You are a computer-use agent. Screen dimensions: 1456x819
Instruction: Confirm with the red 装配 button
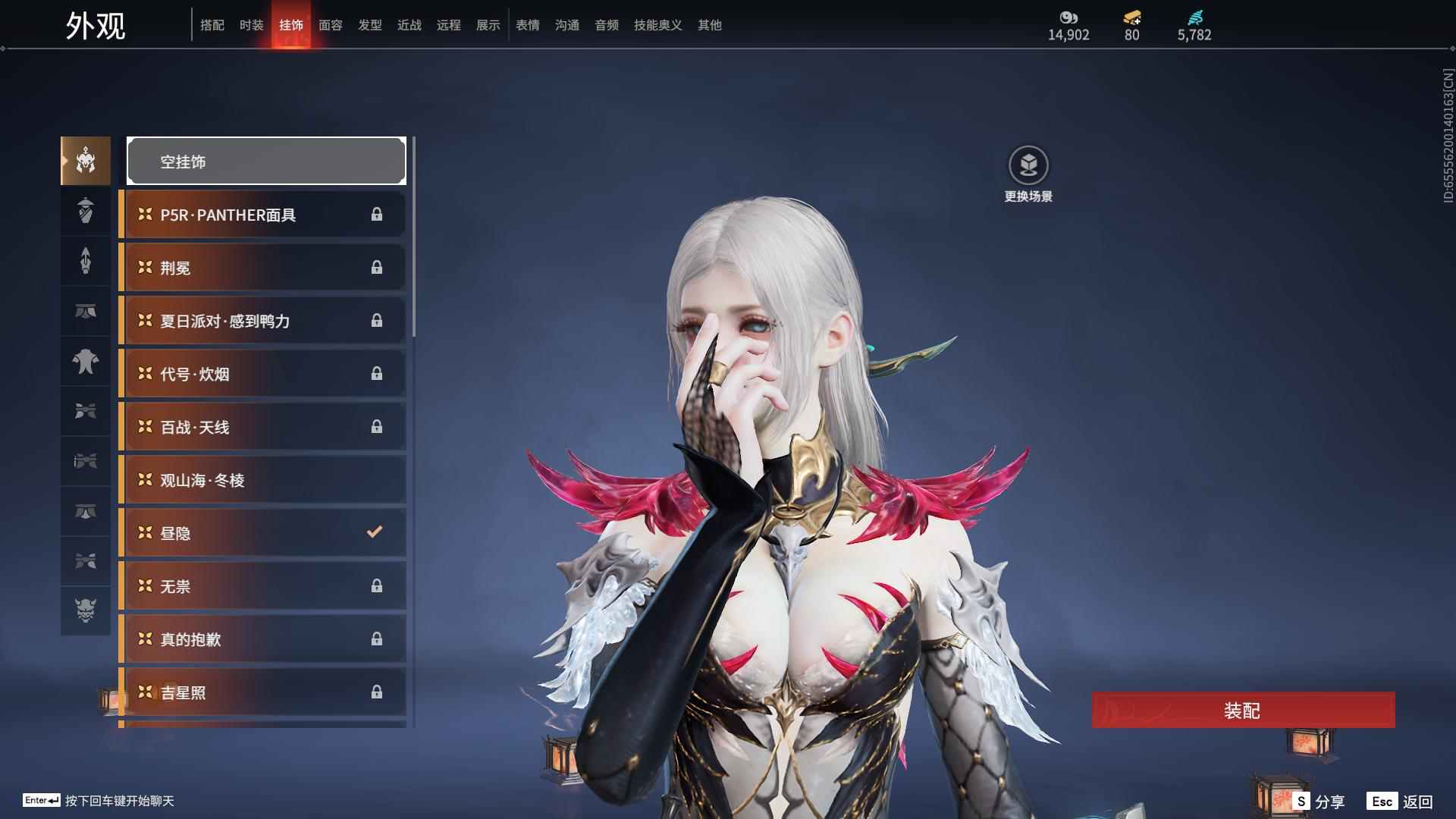coord(1243,710)
